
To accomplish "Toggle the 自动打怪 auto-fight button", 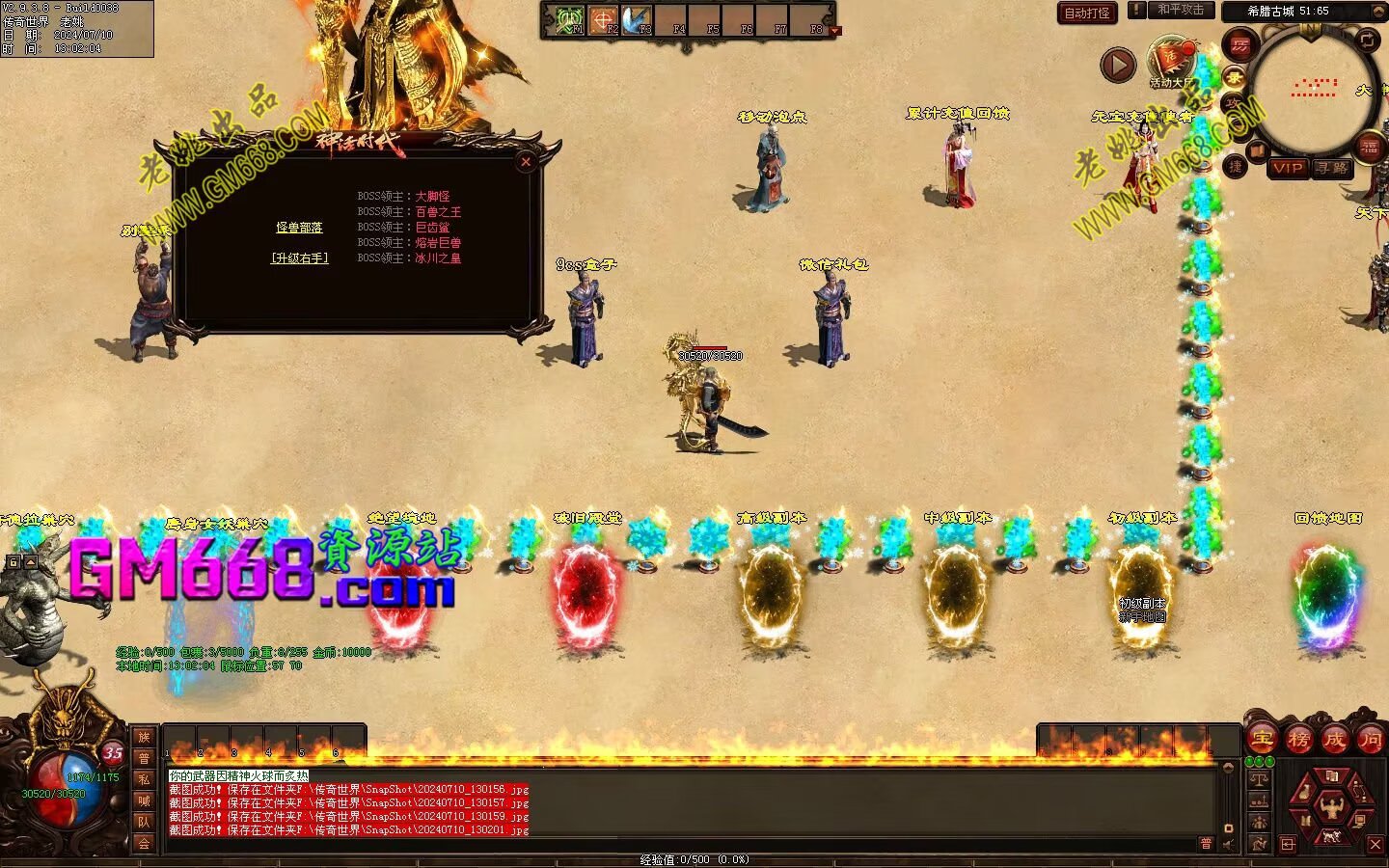I will pyautogui.click(x=1087, y=13).
